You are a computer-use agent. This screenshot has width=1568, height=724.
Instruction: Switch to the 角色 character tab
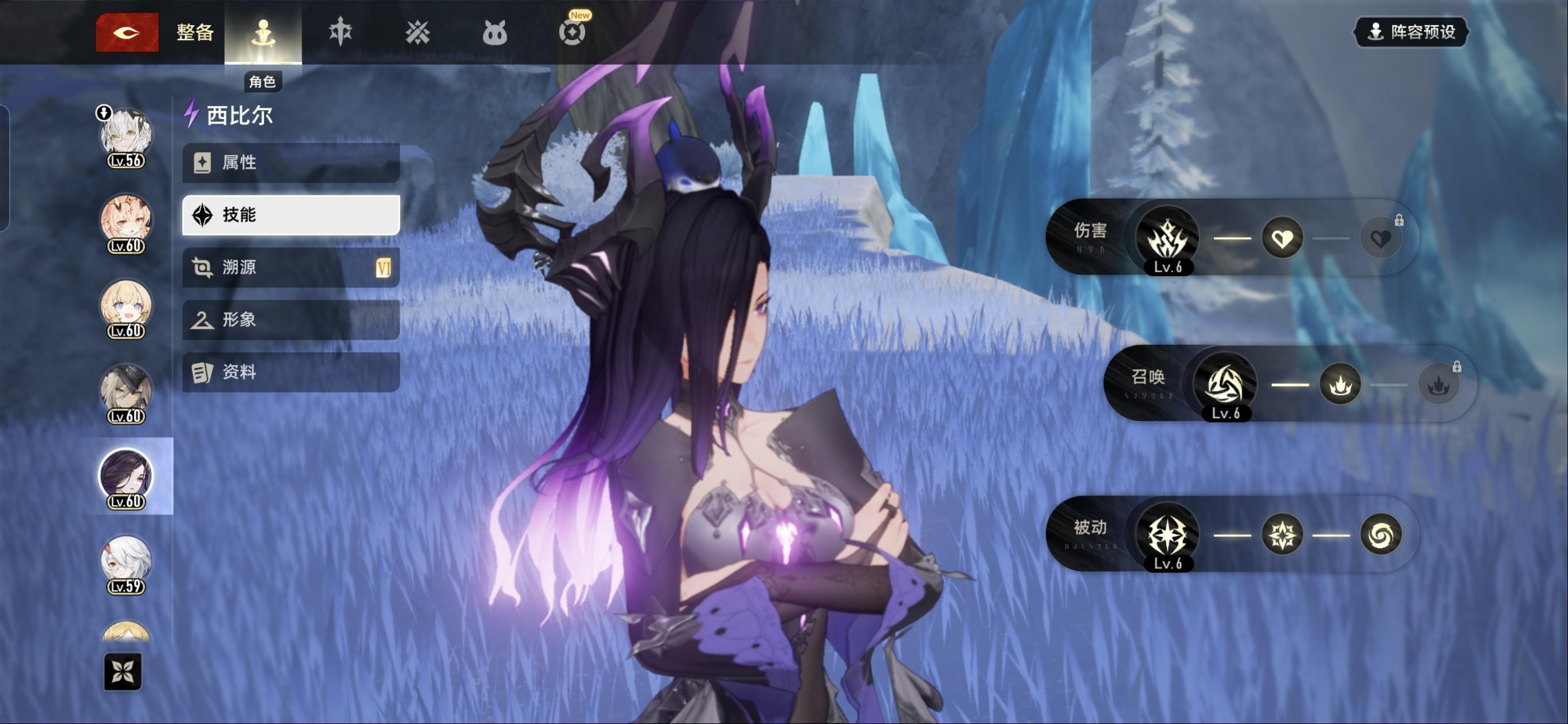click(x=263, y=33)
